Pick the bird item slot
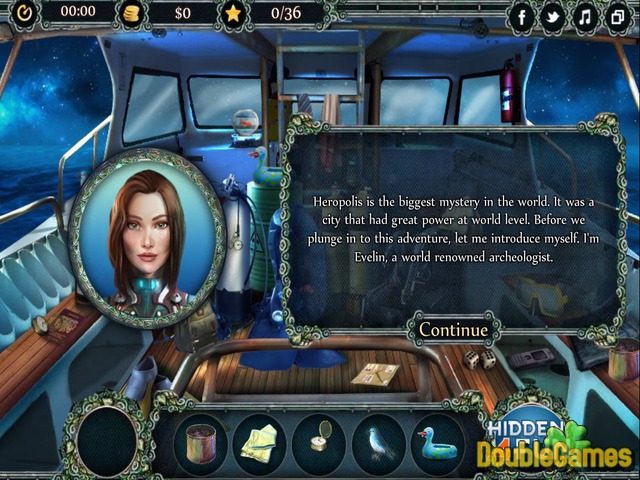Image resolution: width=640 pixels, height=480 pixels. (x=379, y=443)
